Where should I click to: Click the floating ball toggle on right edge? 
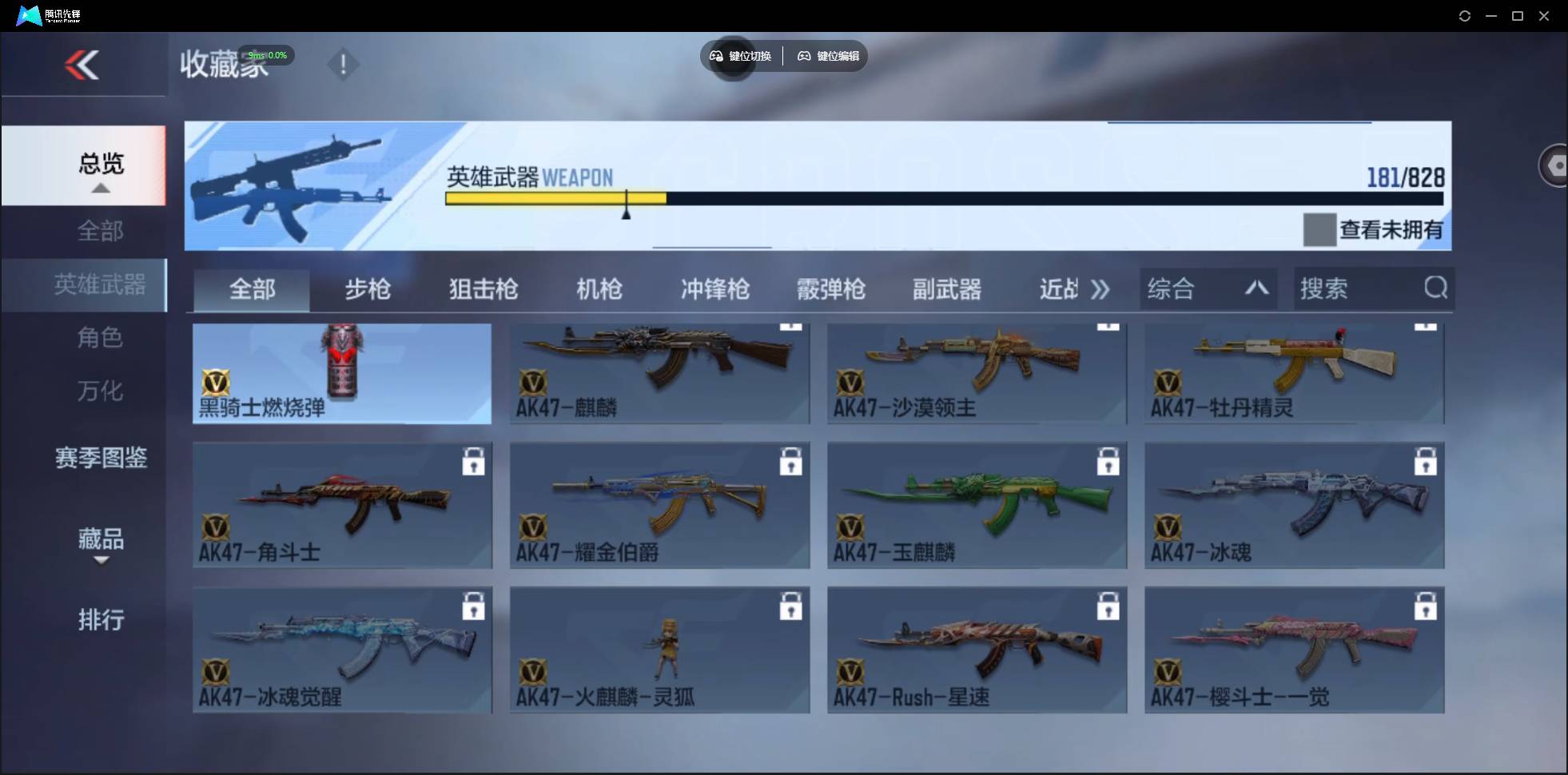(1556, 165)
